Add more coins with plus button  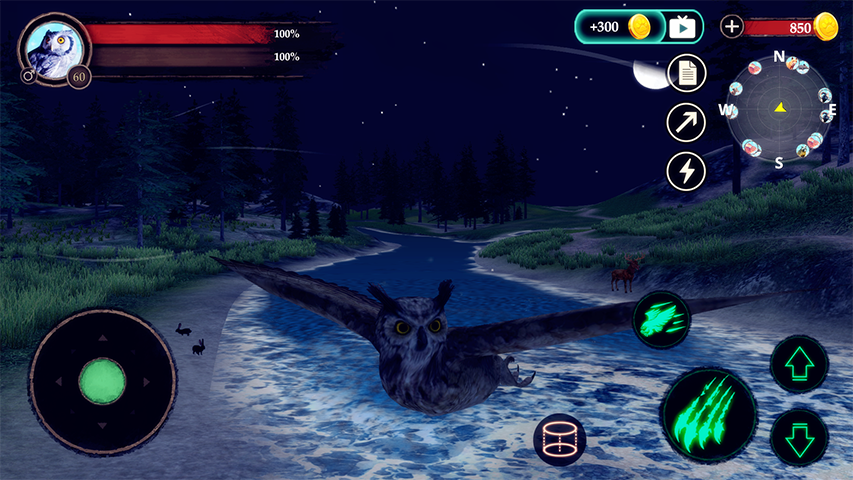[x=732, y=27]
